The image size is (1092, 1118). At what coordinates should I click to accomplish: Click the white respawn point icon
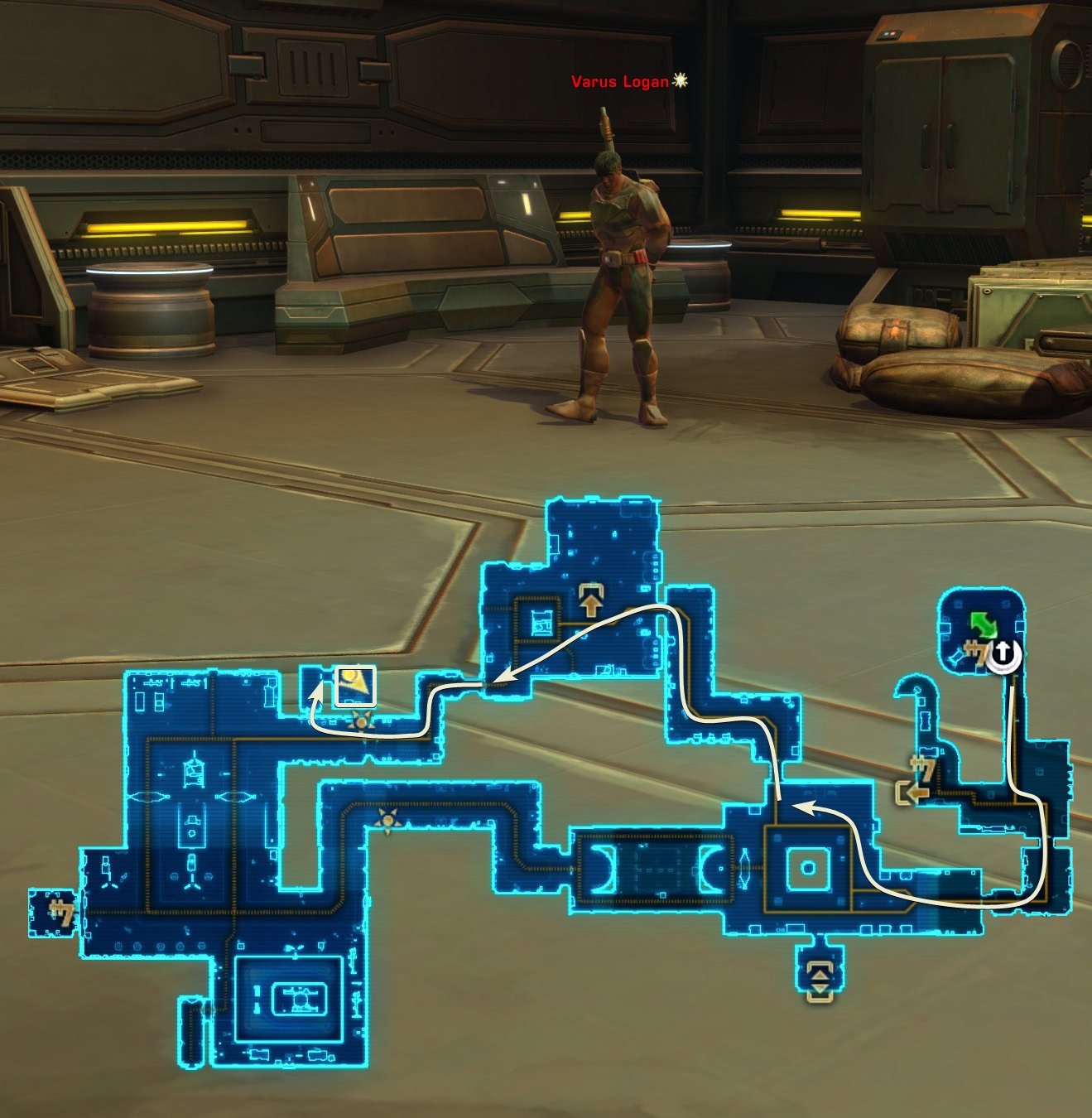[x=1003, y=654]
